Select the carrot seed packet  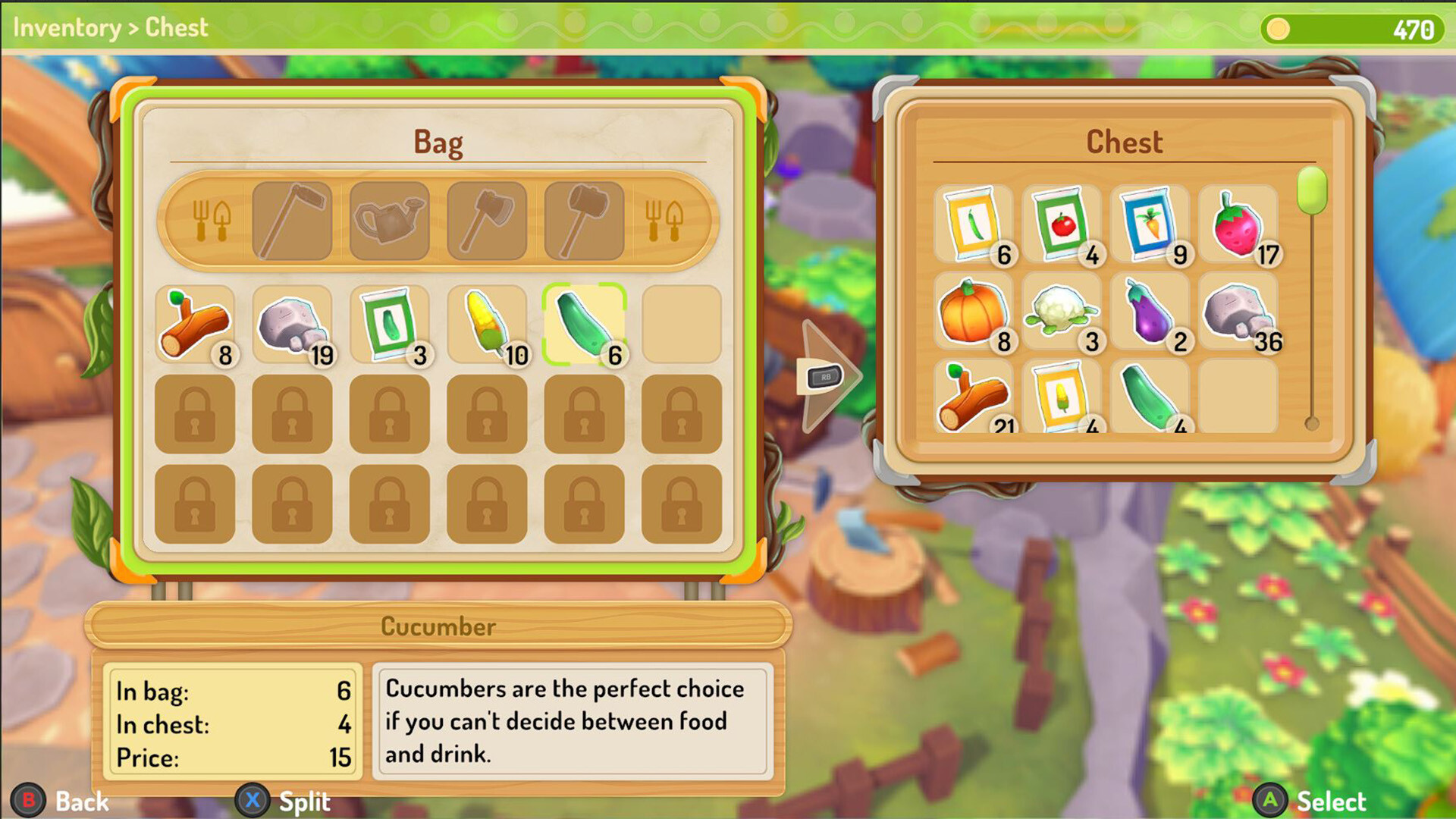coord(1152,226)
